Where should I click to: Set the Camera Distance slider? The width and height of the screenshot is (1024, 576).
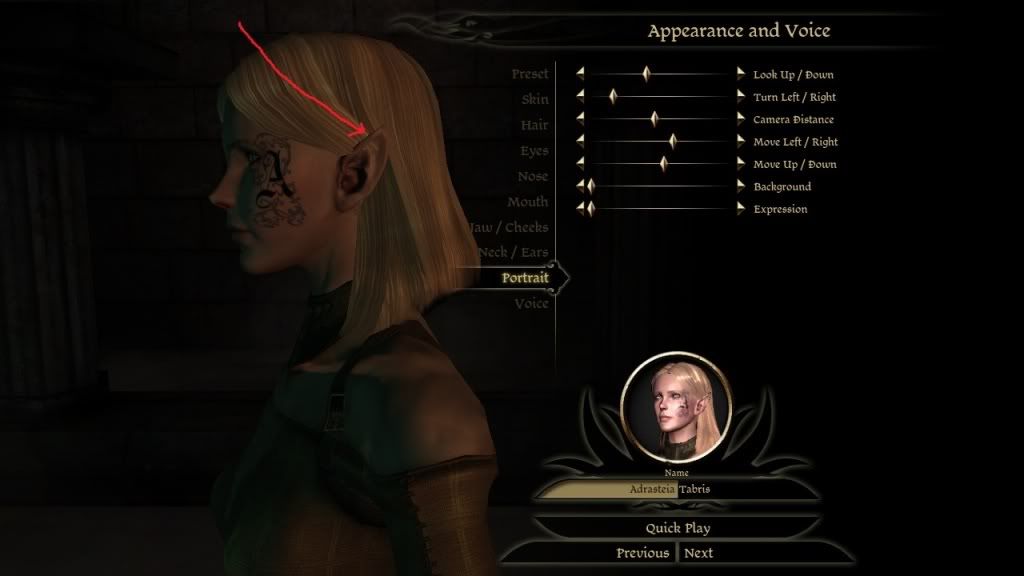(x=660, y=119)
